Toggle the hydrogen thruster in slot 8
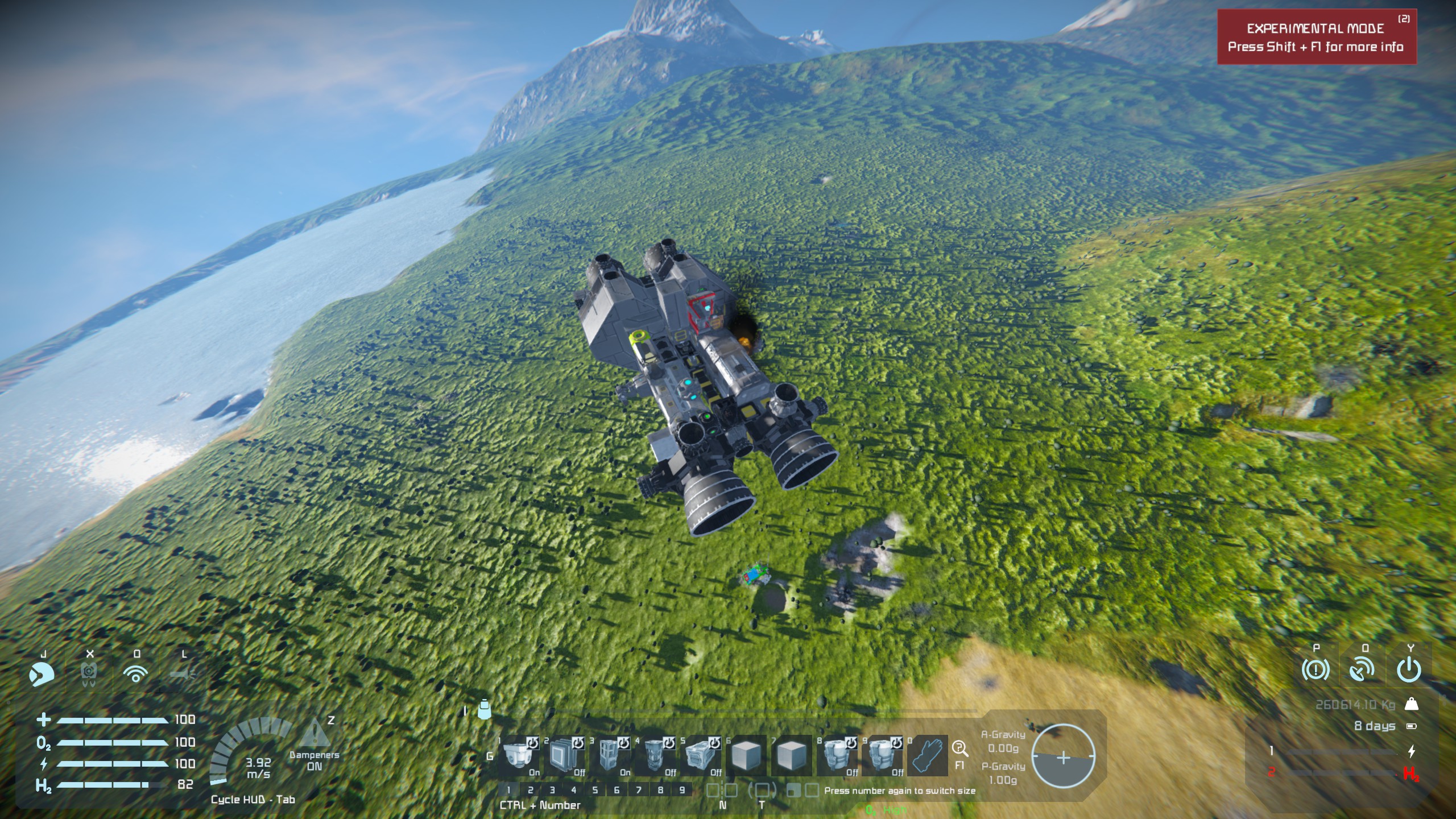This screenshot has width=1456, height=819. point(837,755)
